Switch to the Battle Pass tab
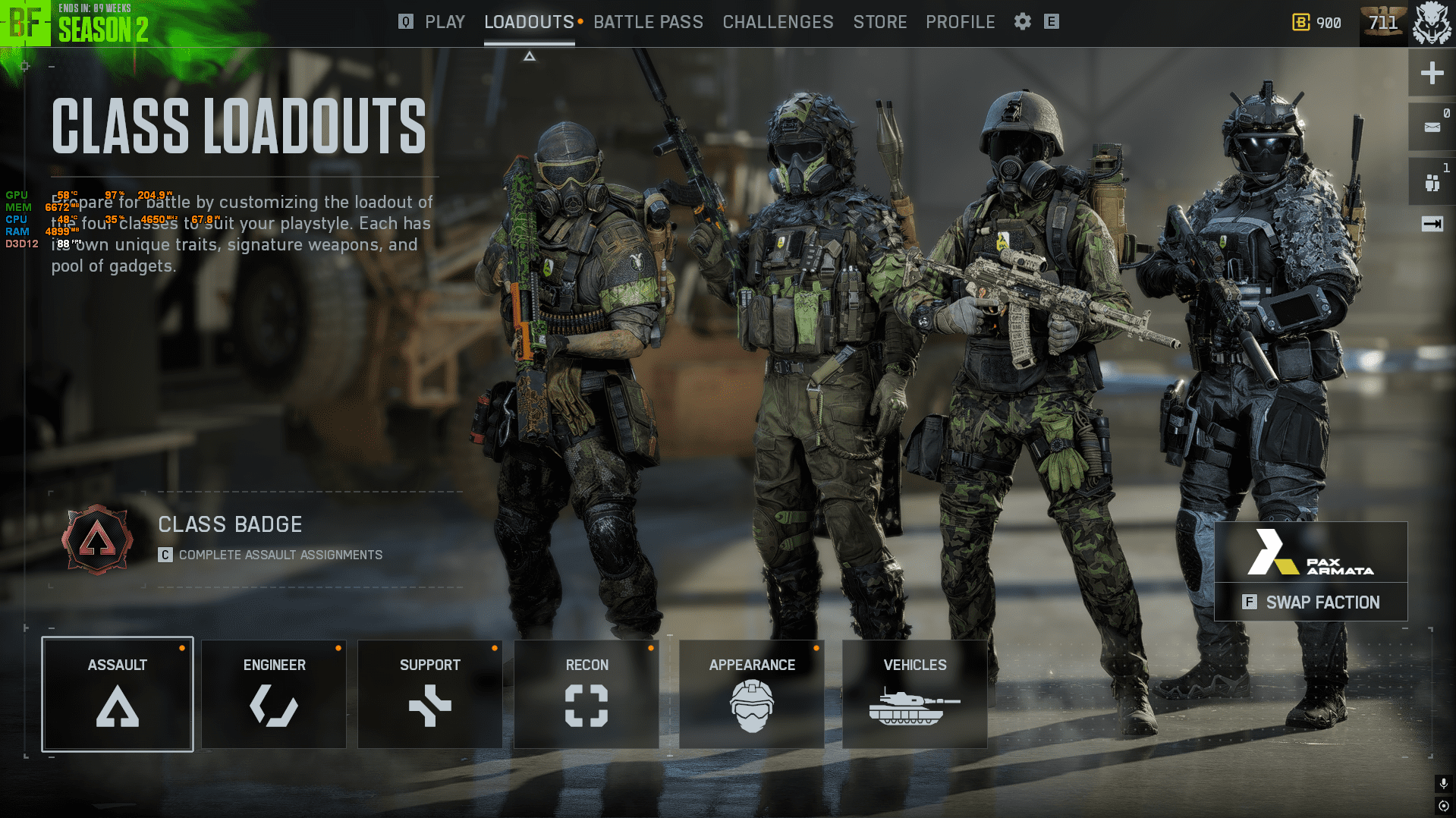1456x818 pixels. click(649, 22)
